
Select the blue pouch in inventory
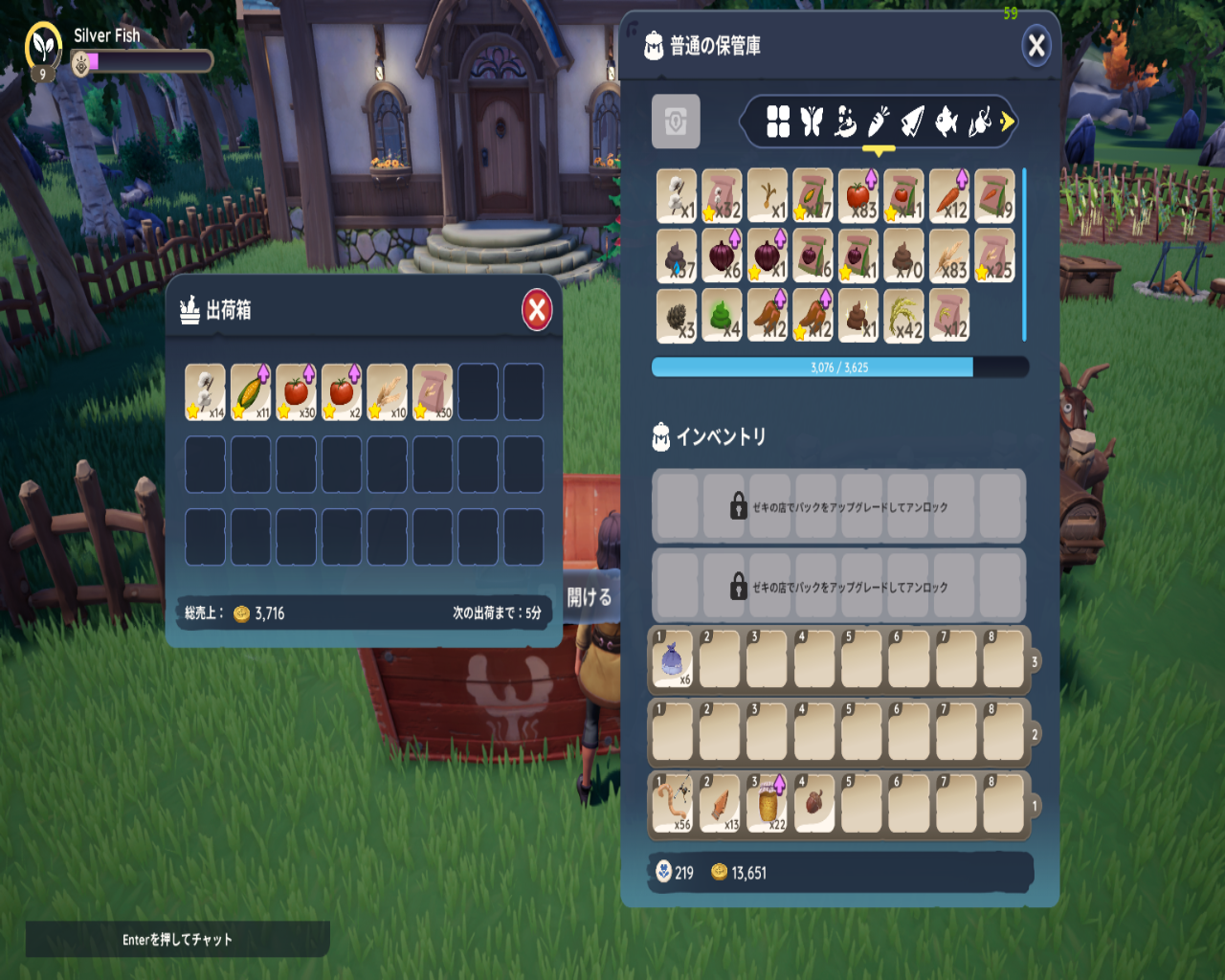coord(673,660)
